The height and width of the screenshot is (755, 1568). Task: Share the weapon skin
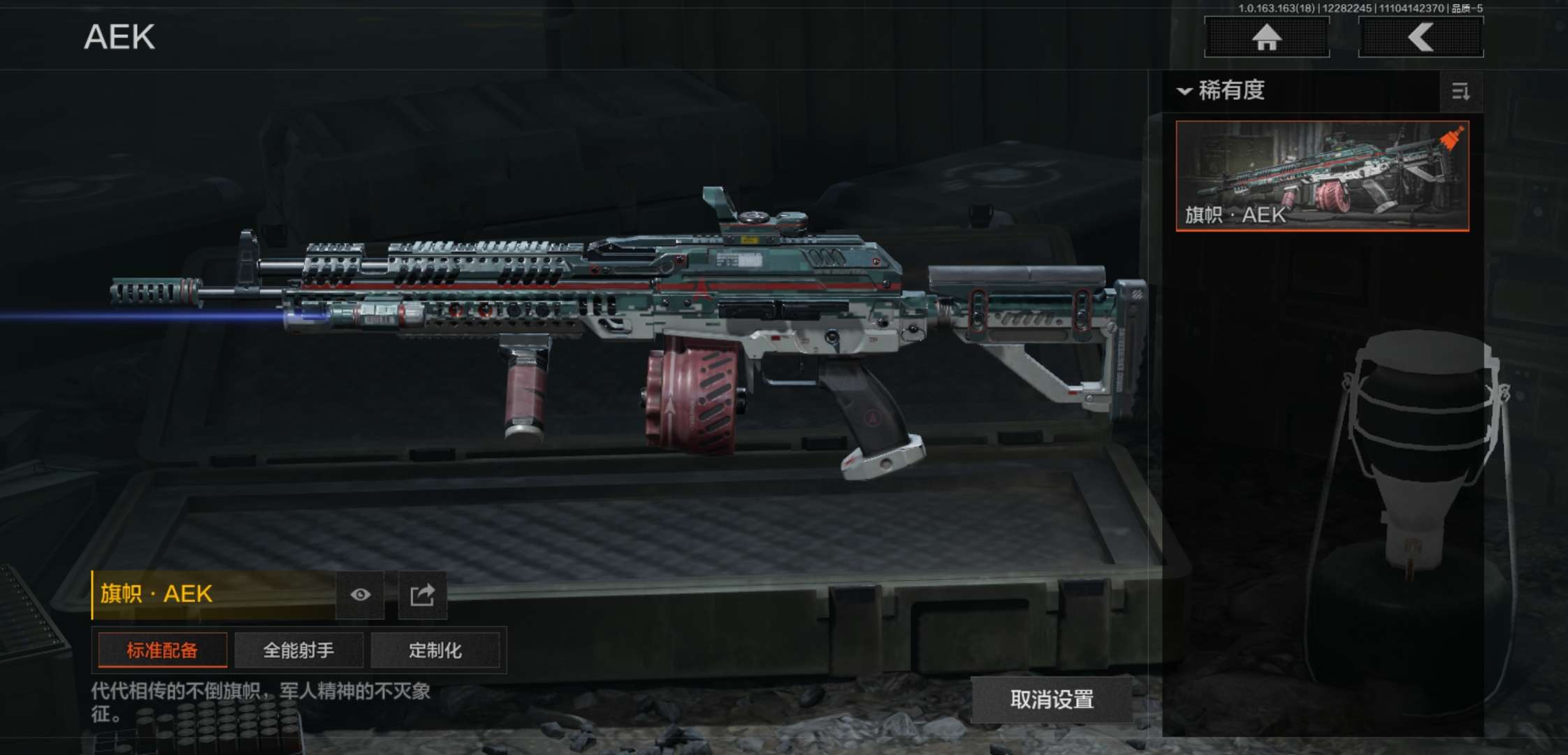pos(422,595)
